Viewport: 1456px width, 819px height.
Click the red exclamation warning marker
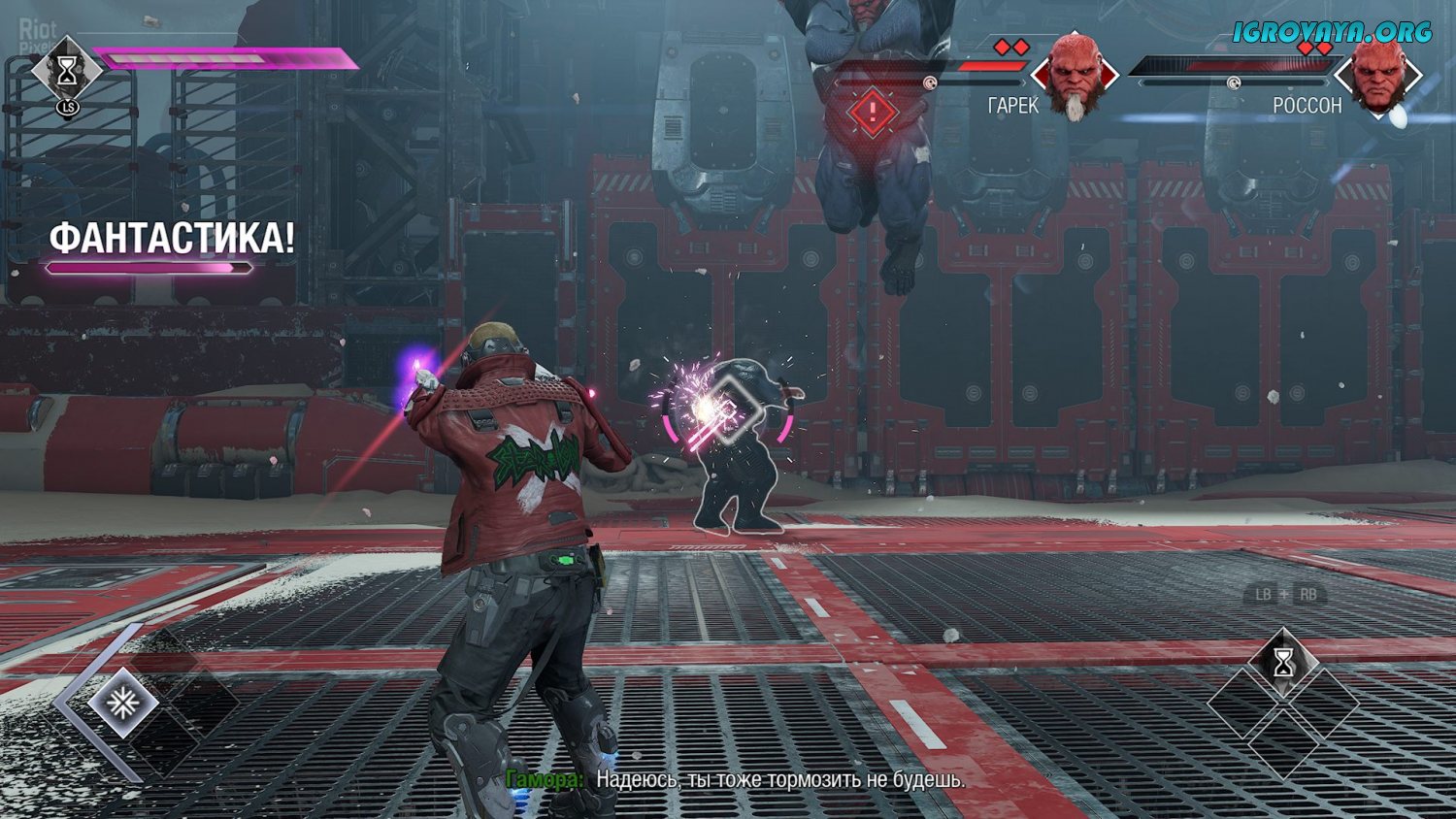[872, 112]
